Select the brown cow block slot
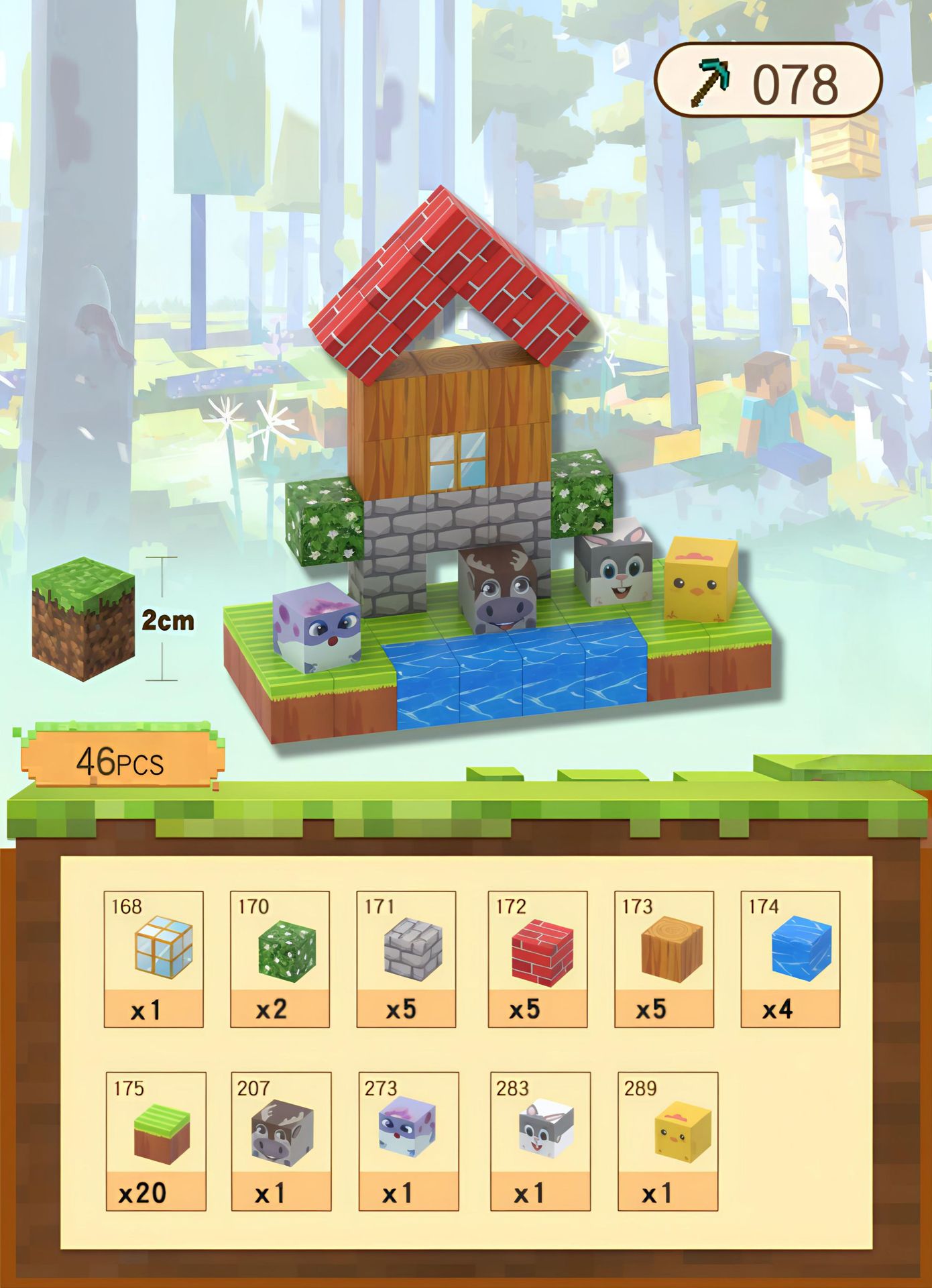932x1288 pixels. tap(282, 1141)
